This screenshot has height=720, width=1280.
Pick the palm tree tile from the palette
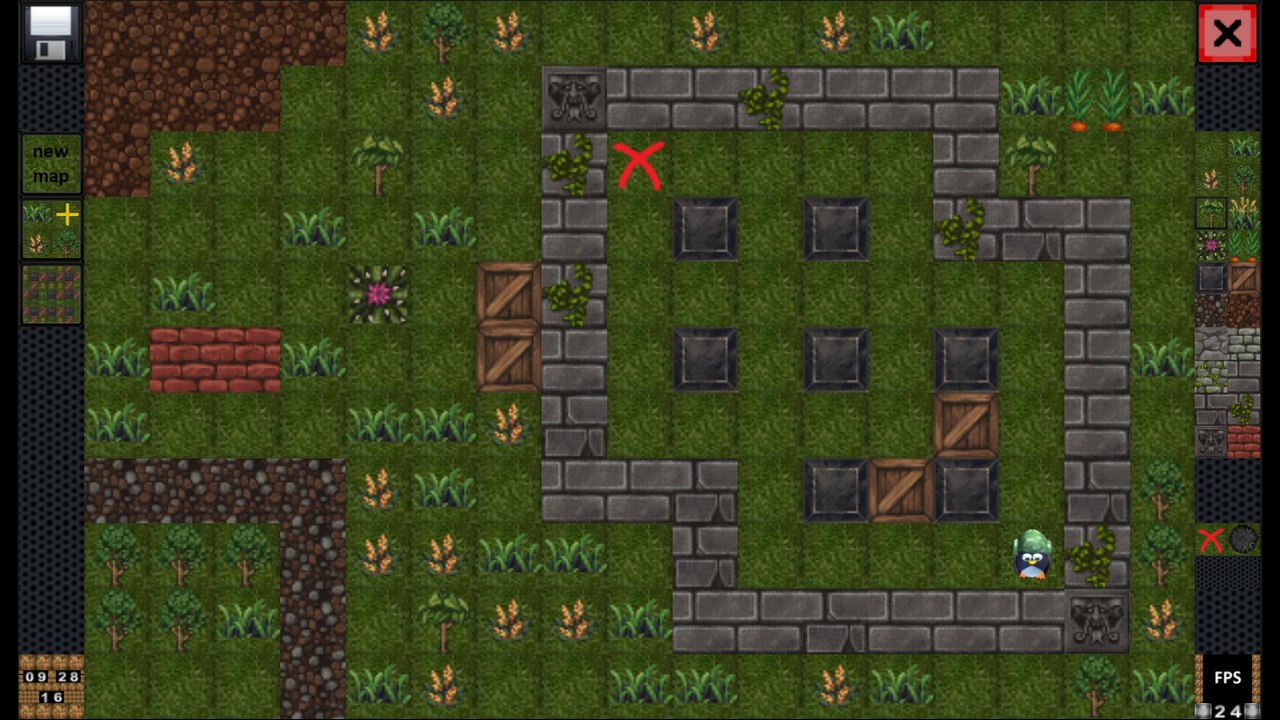click(1211, 212)
